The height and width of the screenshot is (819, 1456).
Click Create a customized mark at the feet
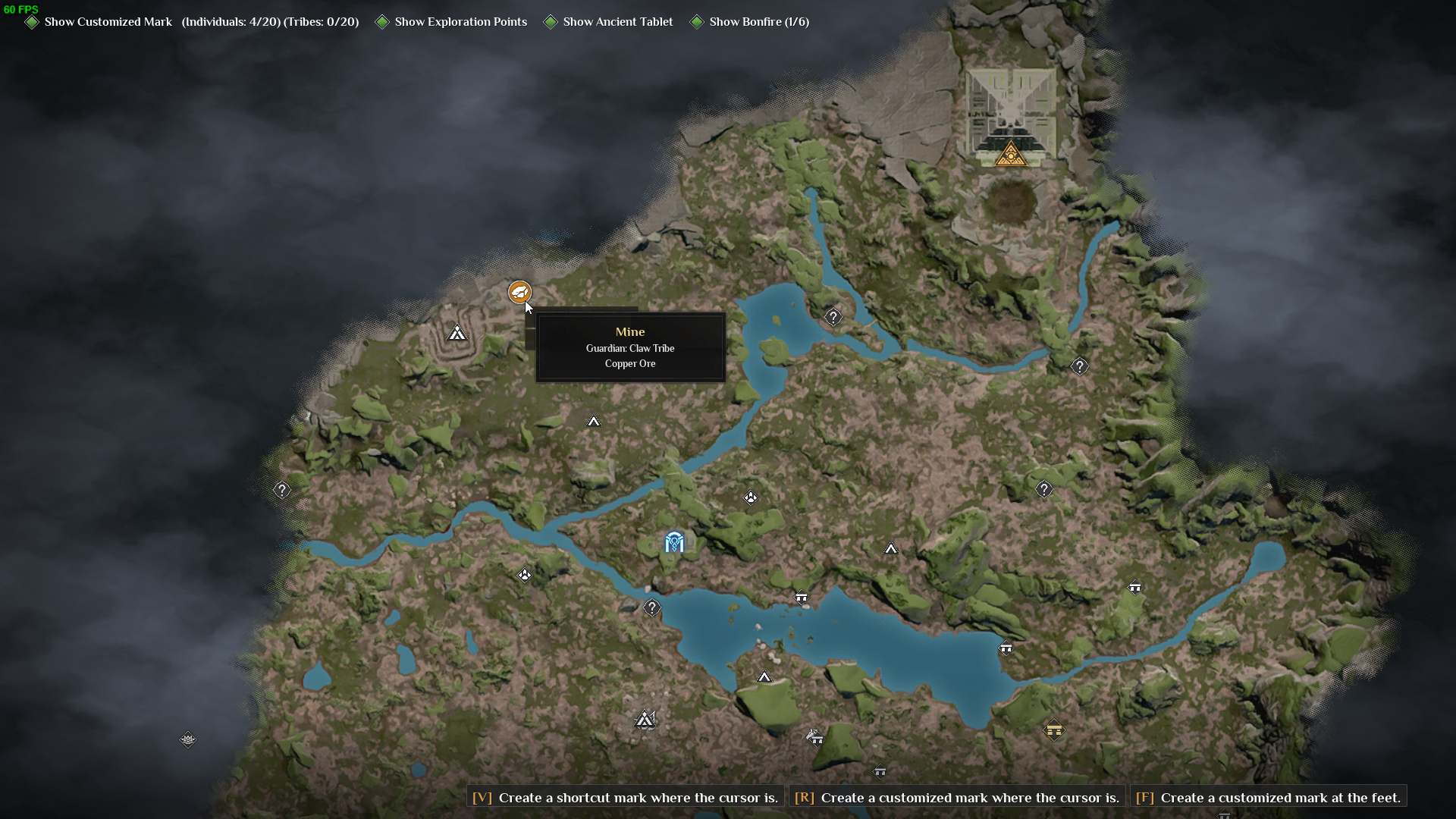pos(1269,797)
